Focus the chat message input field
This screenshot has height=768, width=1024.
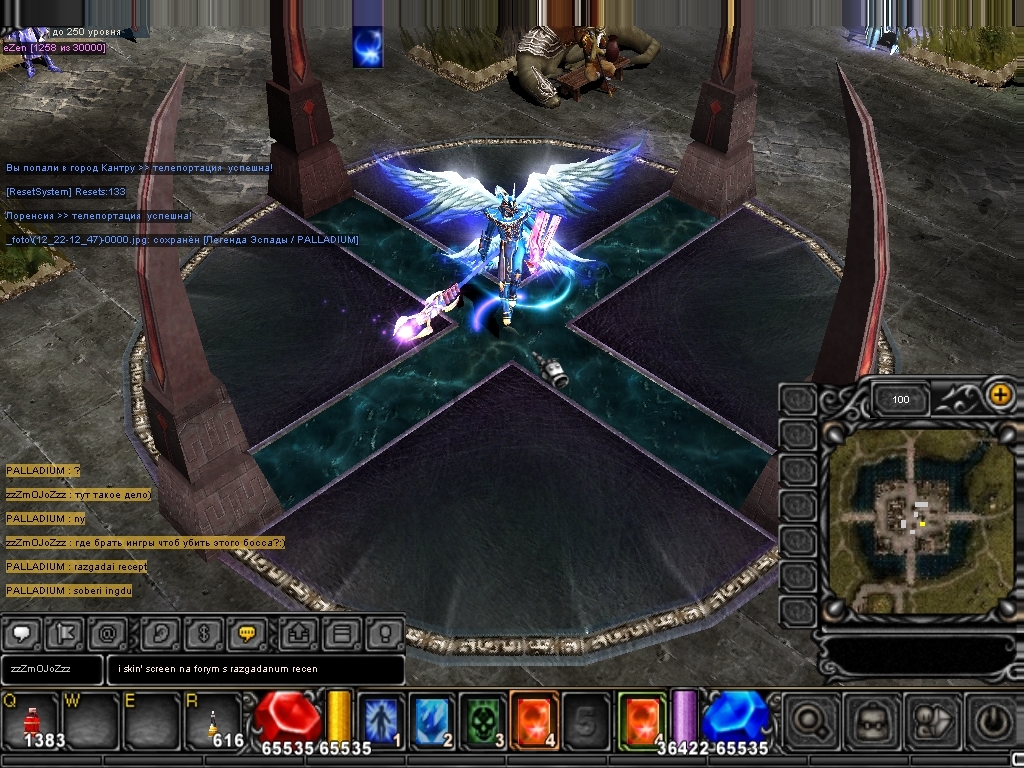pos(255,669)
